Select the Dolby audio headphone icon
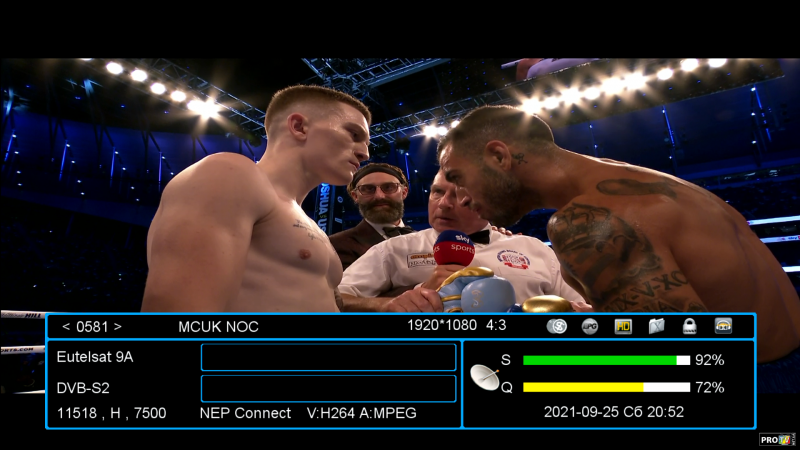 pyautogui.click(x=723, y=326)
